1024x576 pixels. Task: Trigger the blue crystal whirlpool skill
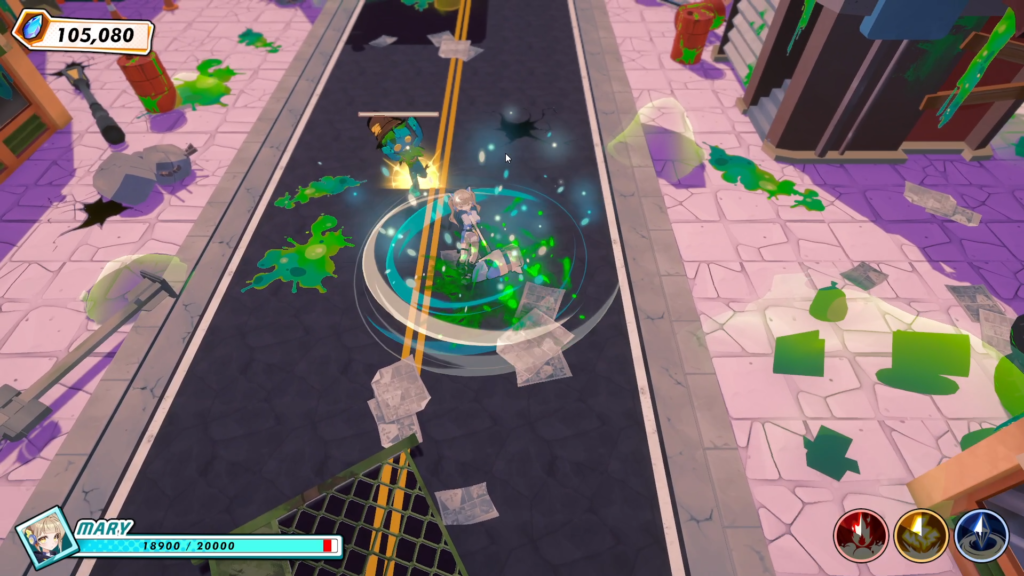tap(981, 536)
